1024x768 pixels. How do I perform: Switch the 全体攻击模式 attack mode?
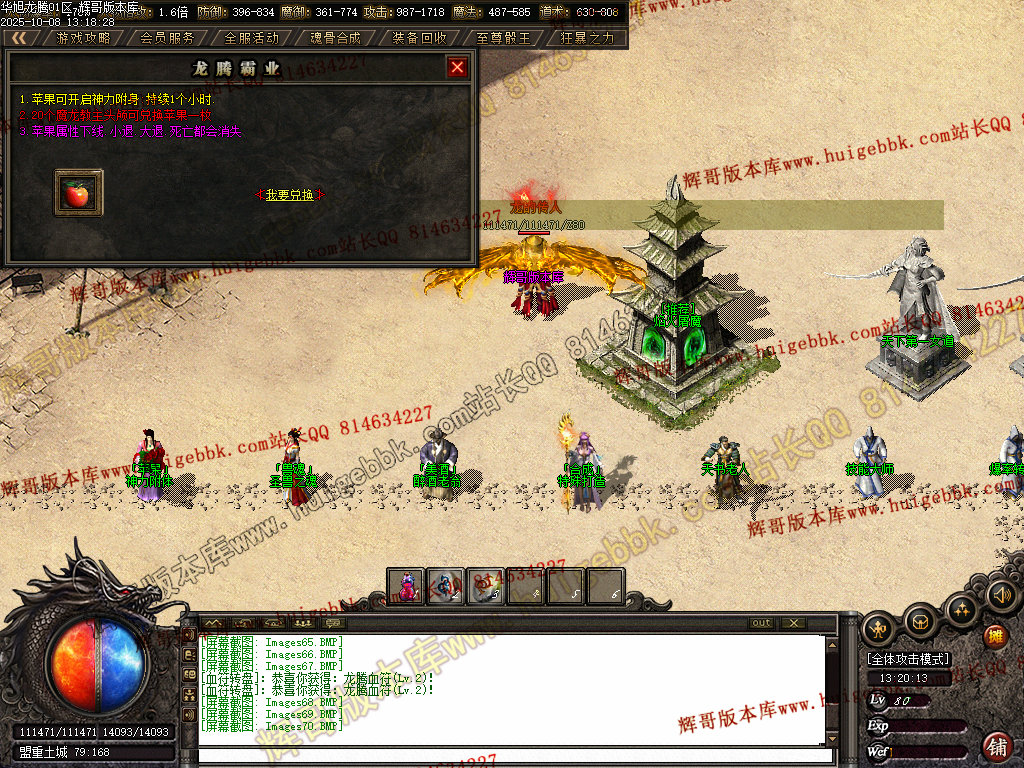(x=908, y=660)
